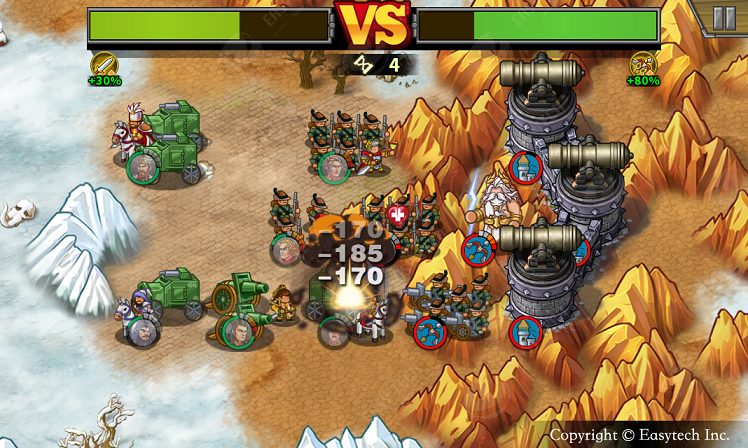The width and height of the screenshot is (748, 448).
Task: Pause the battle
Action: pyautogui.click(x=724, y=18)
